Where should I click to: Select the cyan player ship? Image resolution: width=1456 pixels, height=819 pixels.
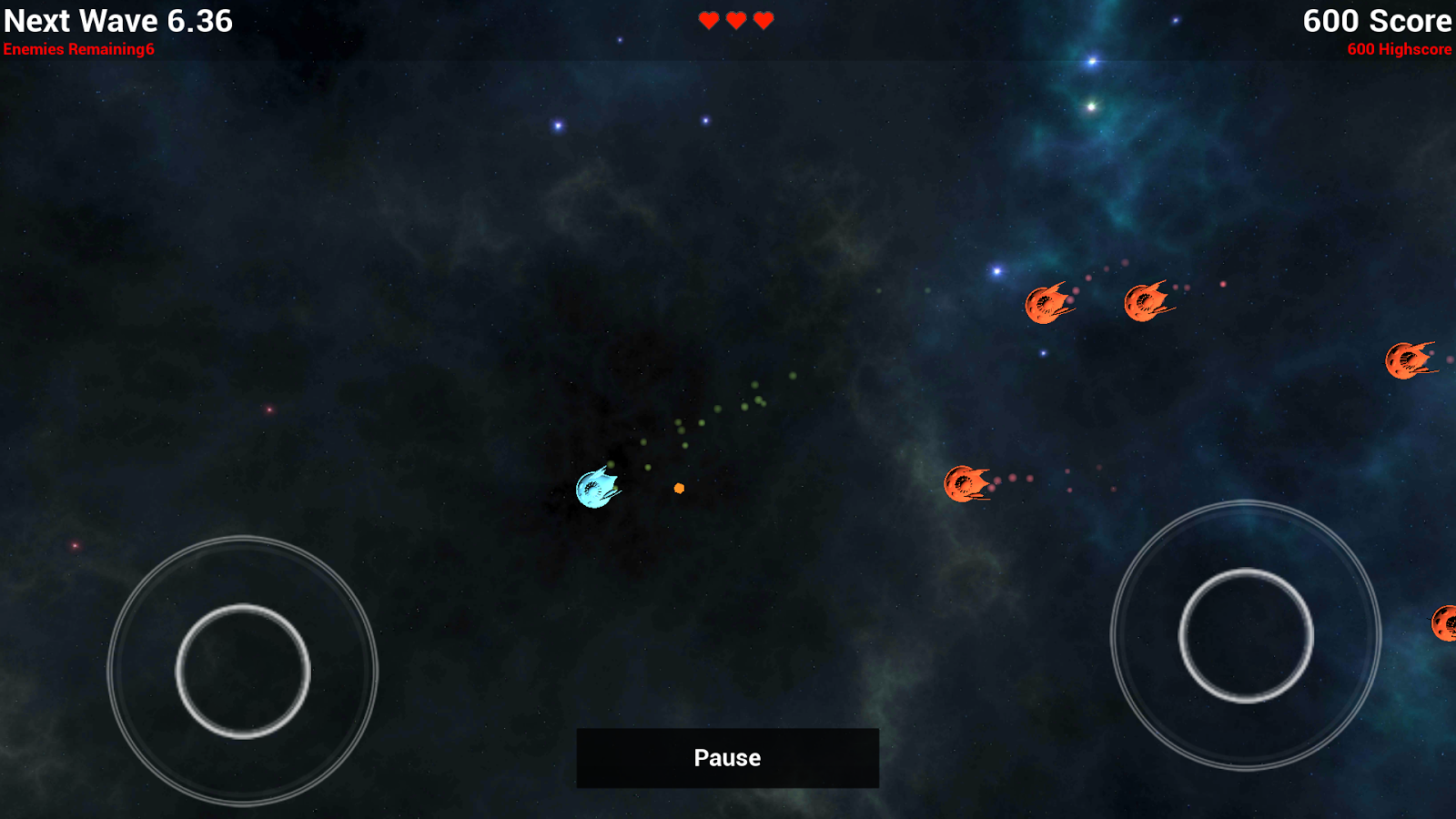[596, 489]
